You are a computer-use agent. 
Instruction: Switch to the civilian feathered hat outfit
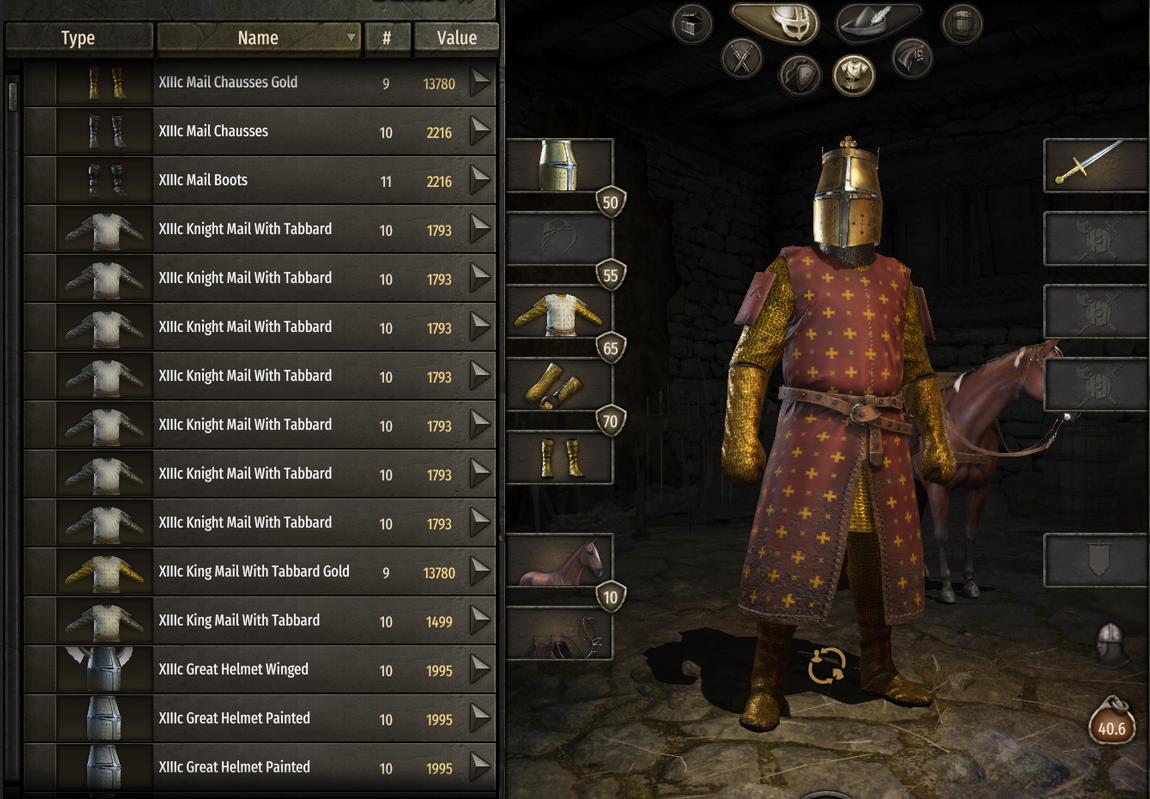(877, 22)
